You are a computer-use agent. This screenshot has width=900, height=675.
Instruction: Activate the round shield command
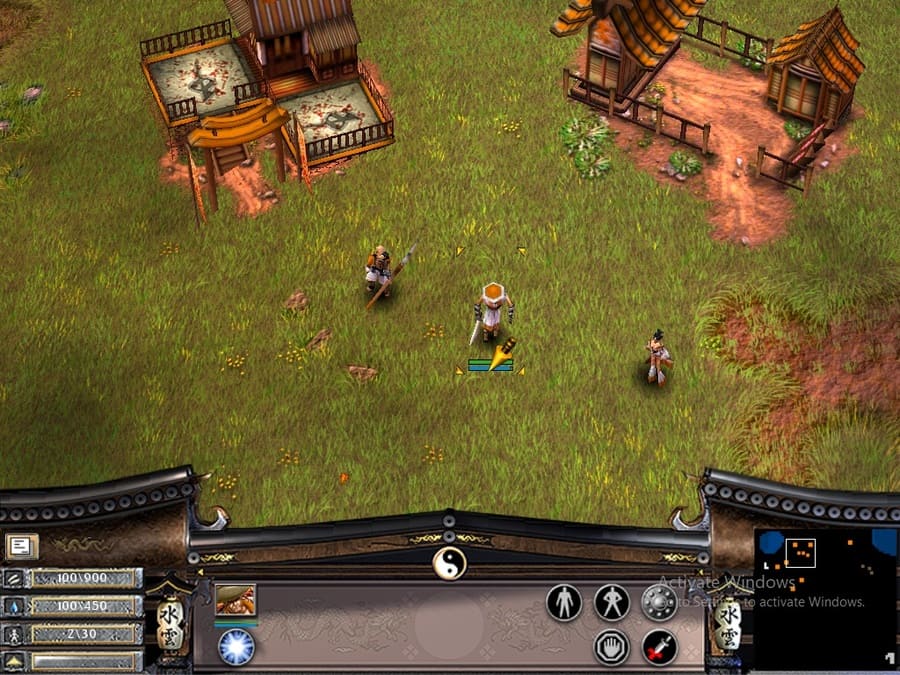pos(658,602)
